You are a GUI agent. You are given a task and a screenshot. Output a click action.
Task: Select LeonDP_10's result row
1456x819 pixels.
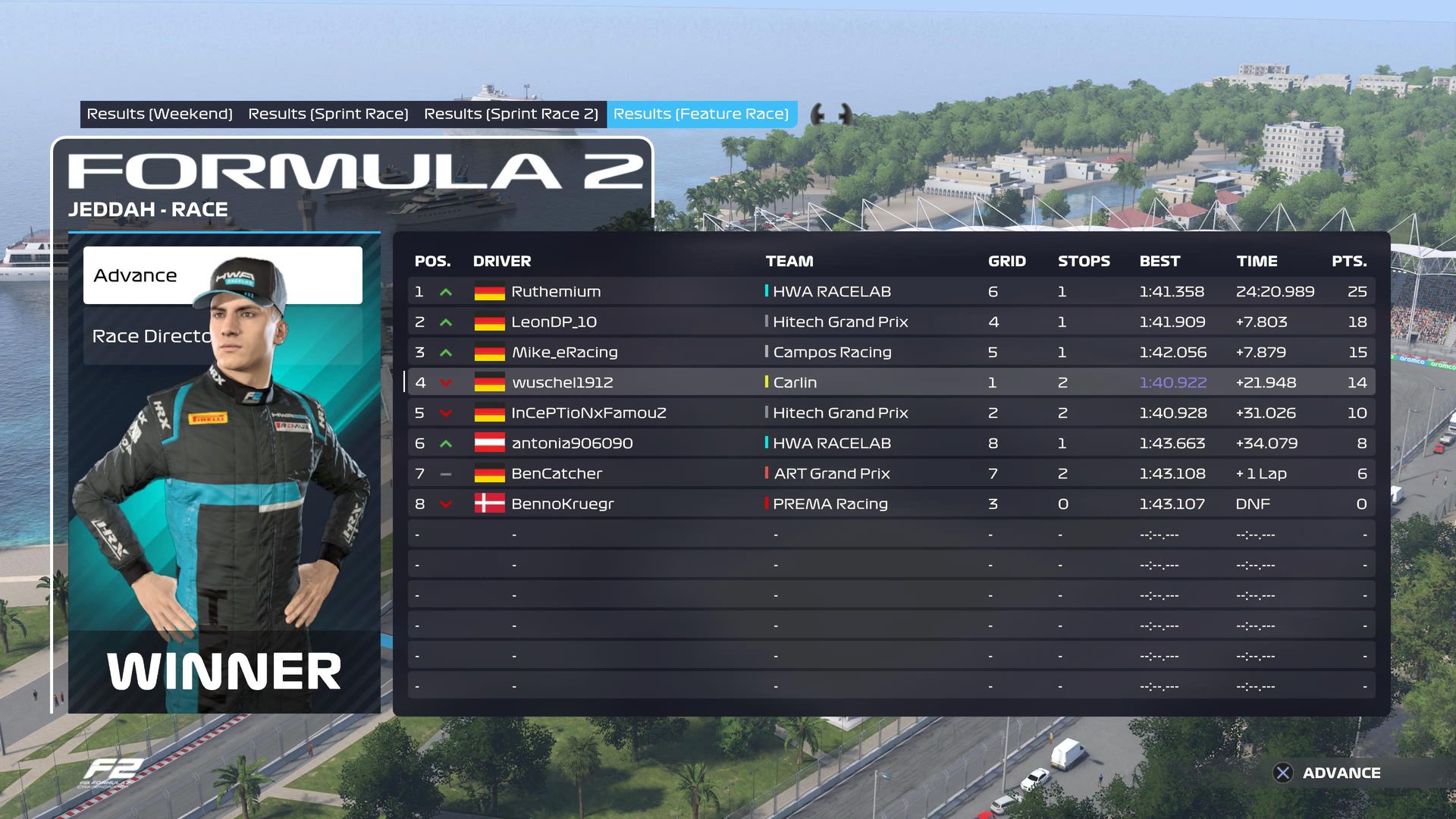(x=890, y=322)
